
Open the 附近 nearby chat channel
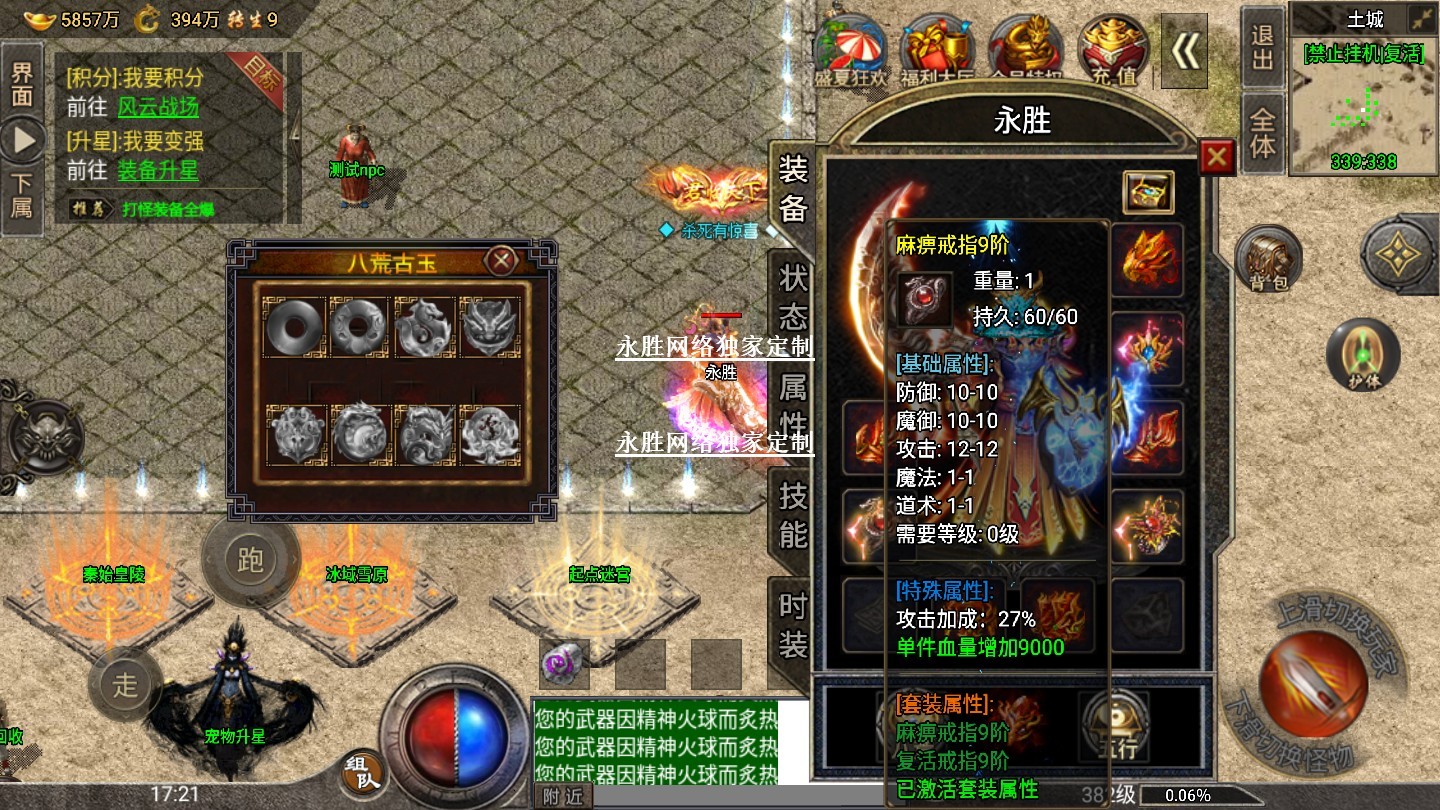pos(563,796)
